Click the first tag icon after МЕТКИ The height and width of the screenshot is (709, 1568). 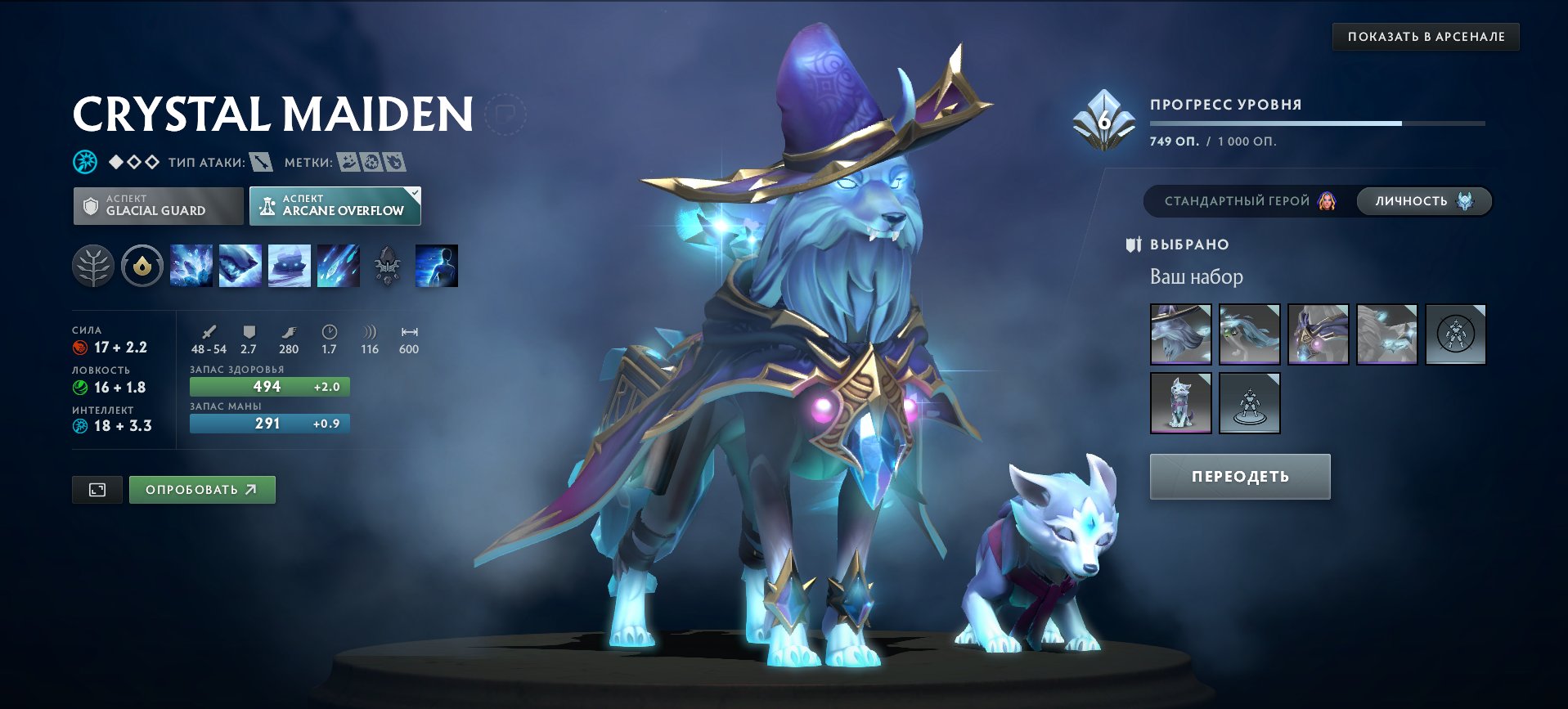tap(350, 163)
